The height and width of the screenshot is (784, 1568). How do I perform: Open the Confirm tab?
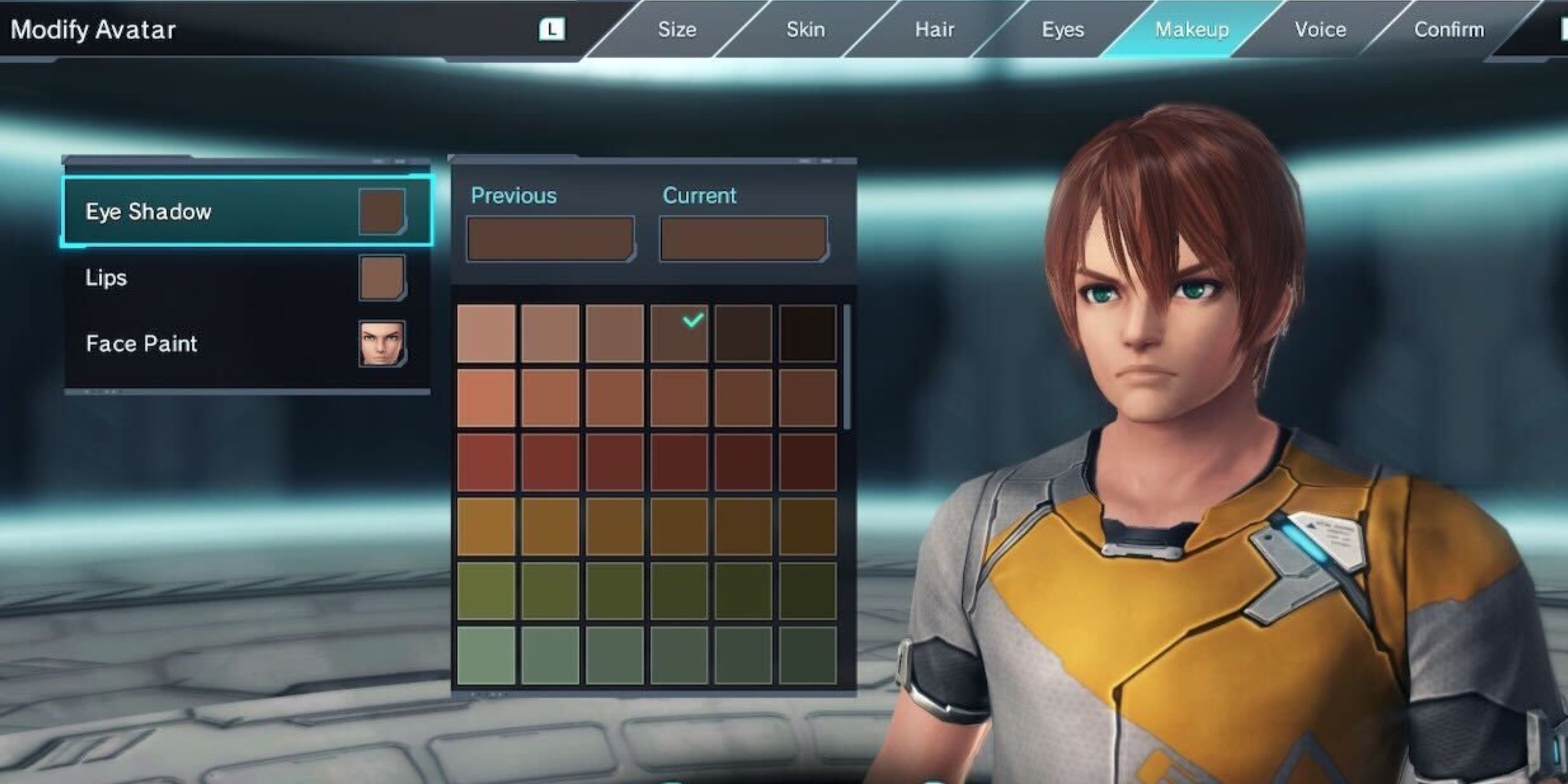pyautogui.click(x=1449, y=30)
